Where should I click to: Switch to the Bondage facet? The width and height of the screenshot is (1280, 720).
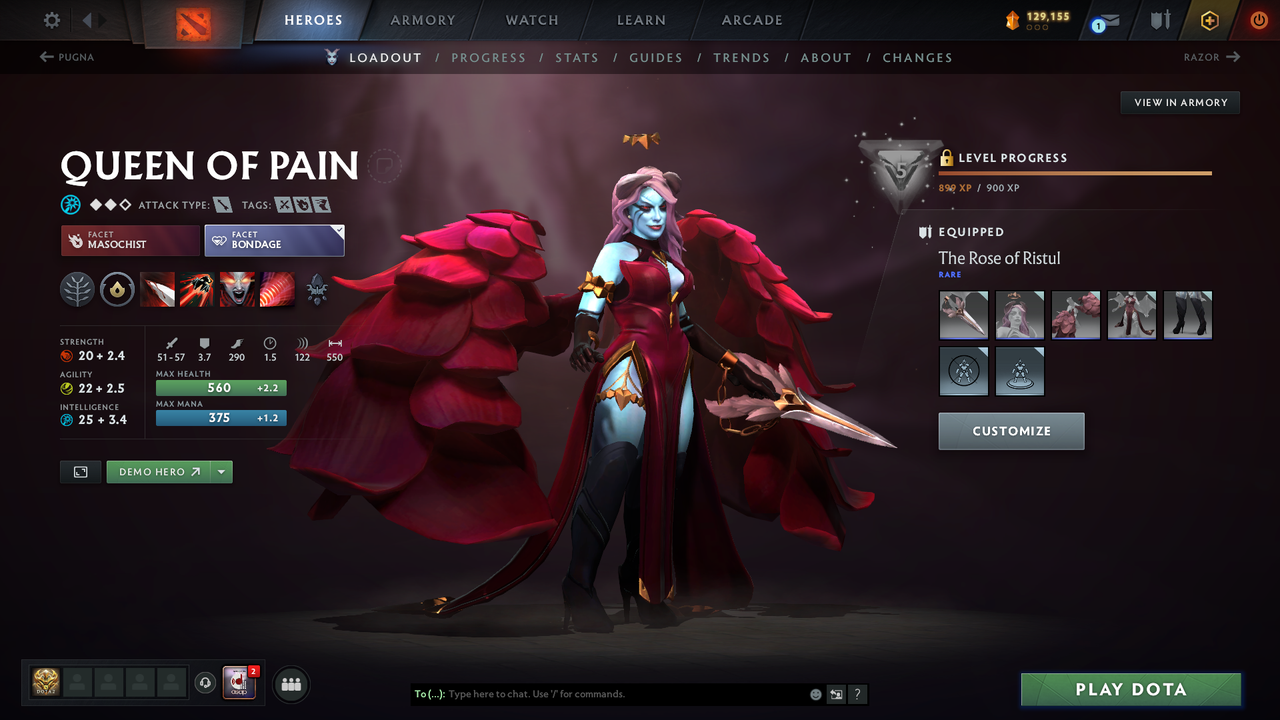click(x=274, y=240)
